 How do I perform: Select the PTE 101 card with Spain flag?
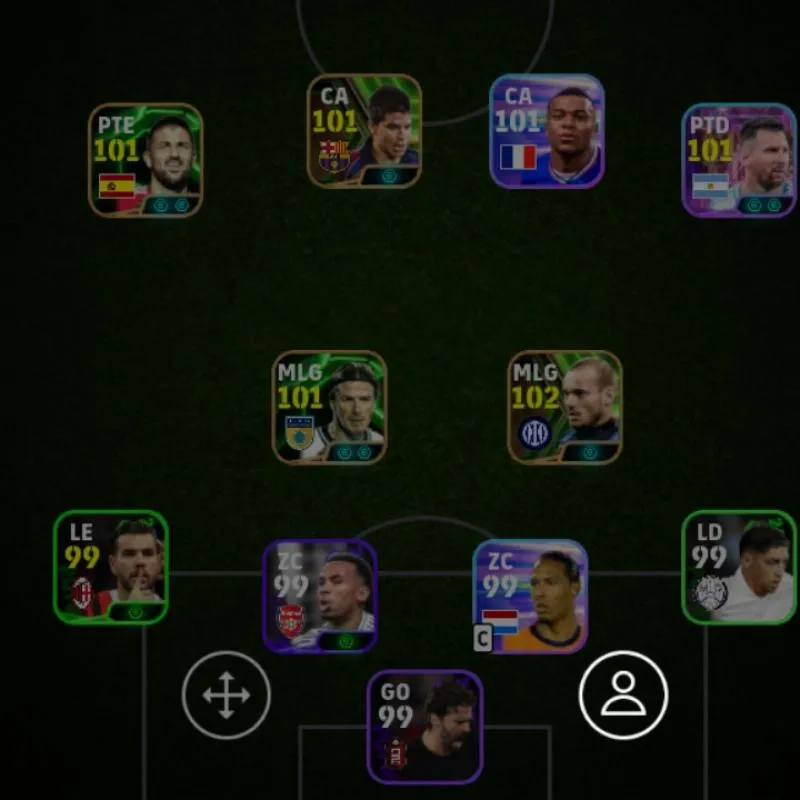[x=146, y=160]
